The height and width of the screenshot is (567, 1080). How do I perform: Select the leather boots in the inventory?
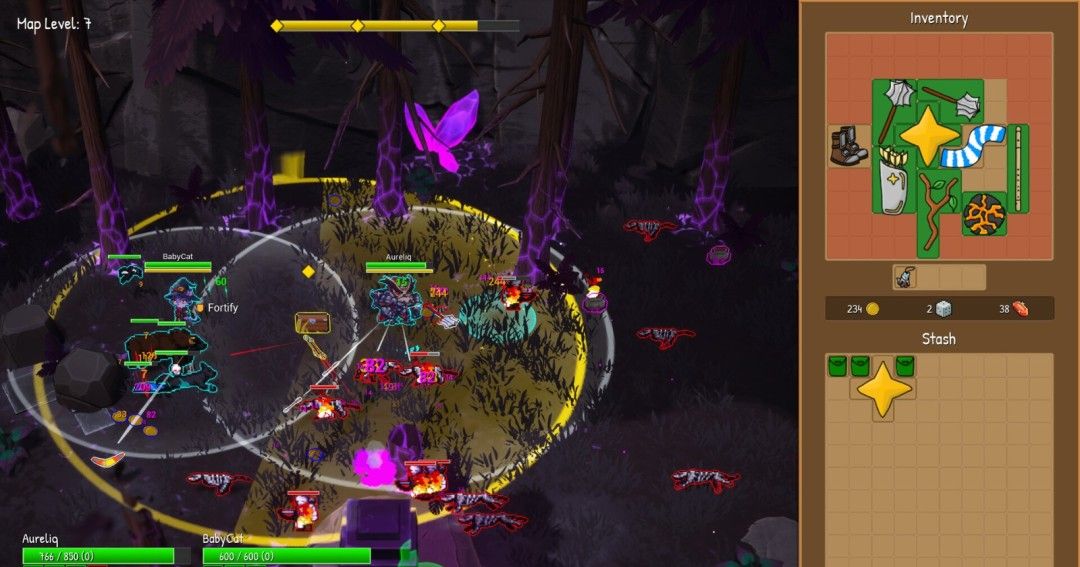848,147
